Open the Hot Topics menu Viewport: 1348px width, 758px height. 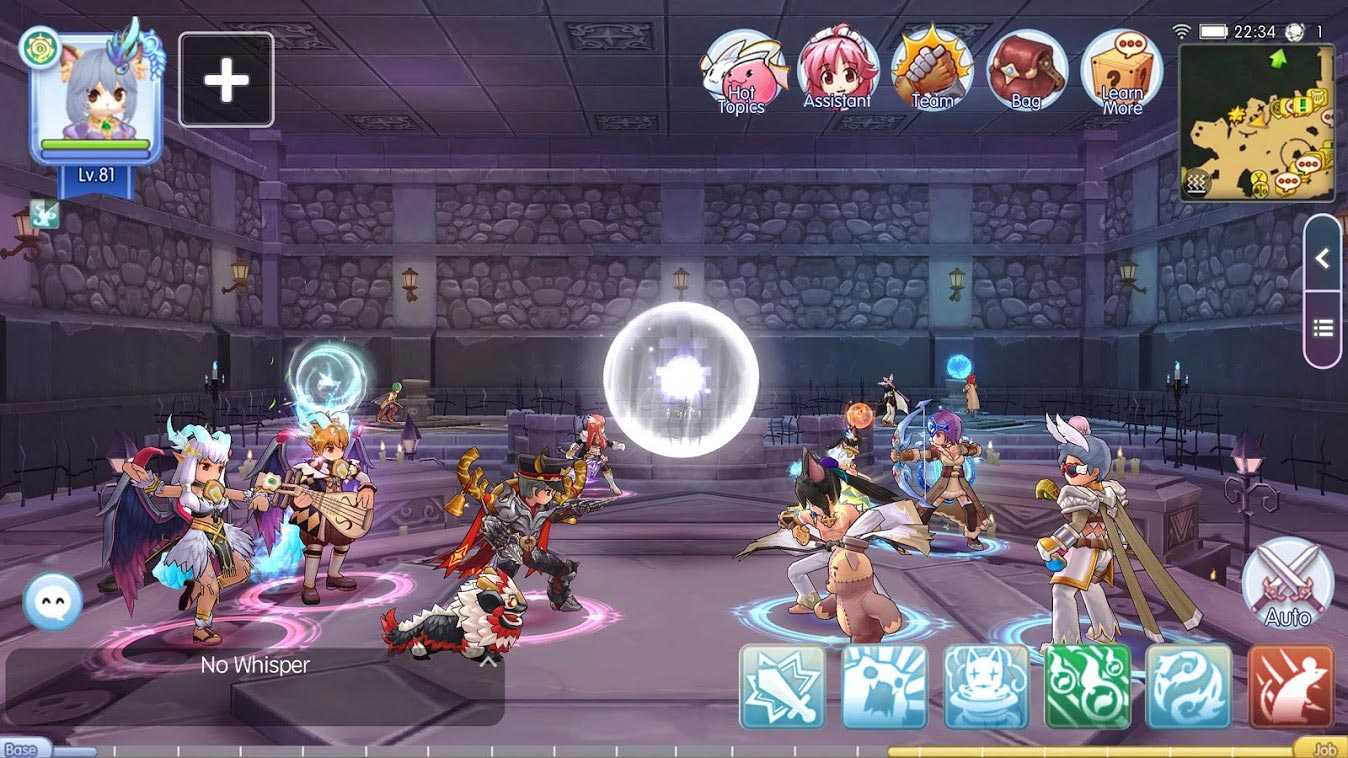(x=741, y=70)
